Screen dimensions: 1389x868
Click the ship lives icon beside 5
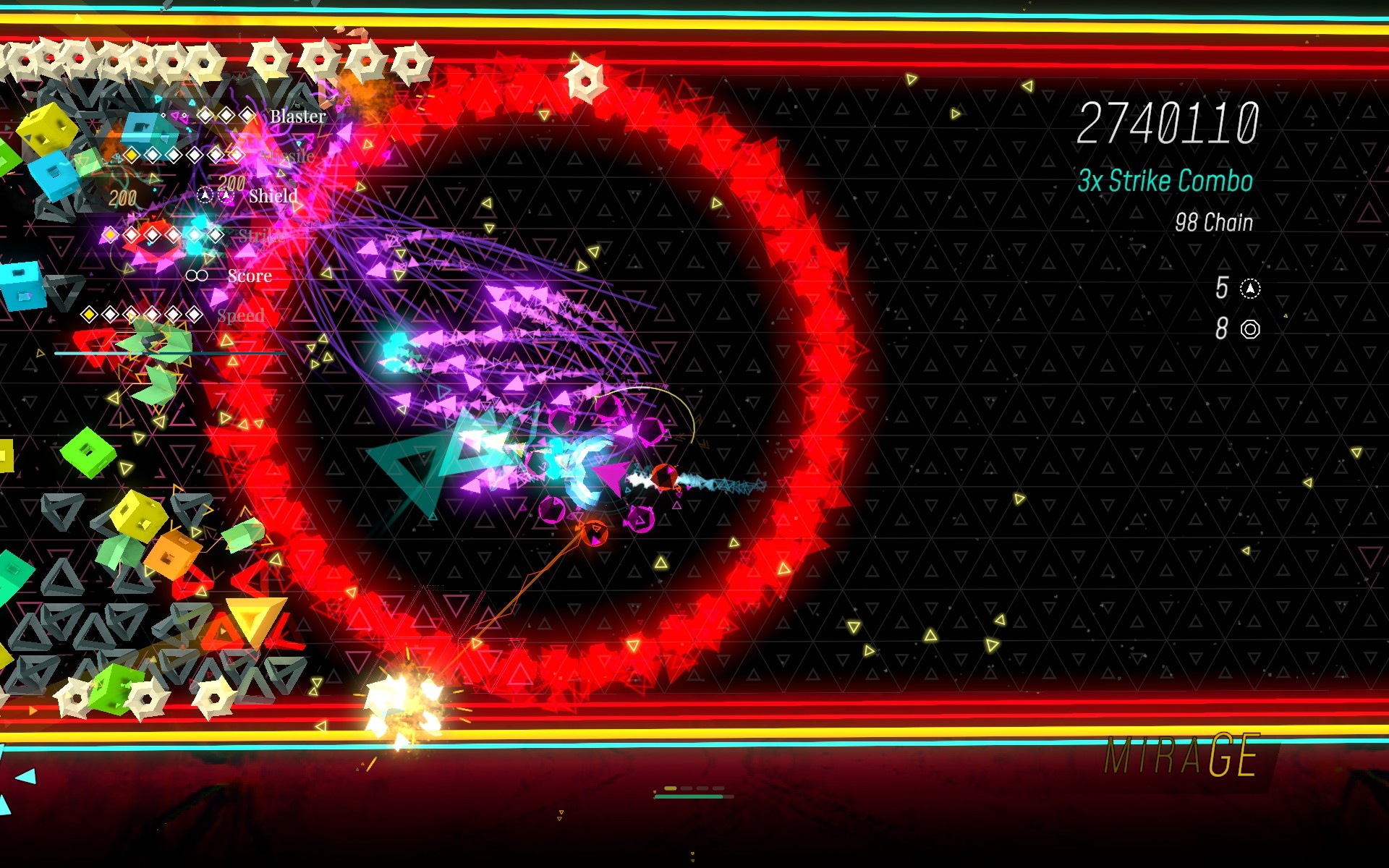1250,289
